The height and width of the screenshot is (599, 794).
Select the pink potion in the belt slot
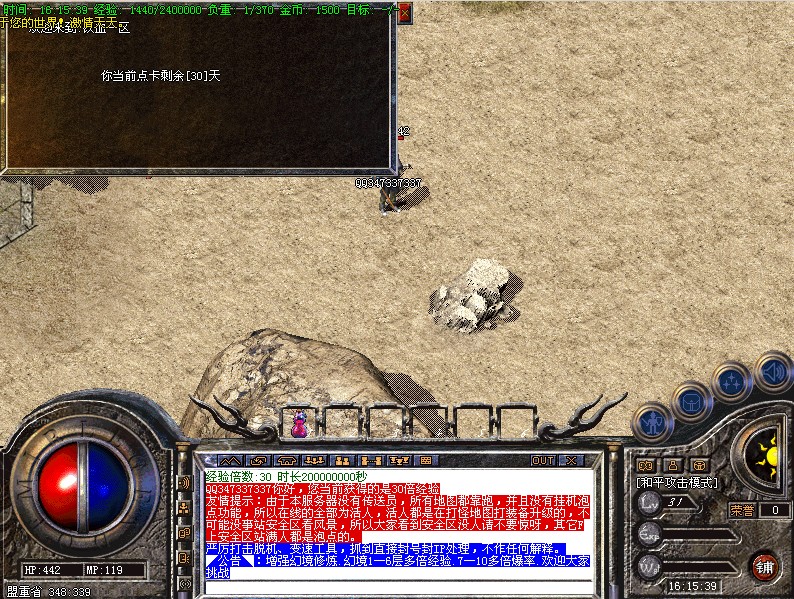(299, 423)
